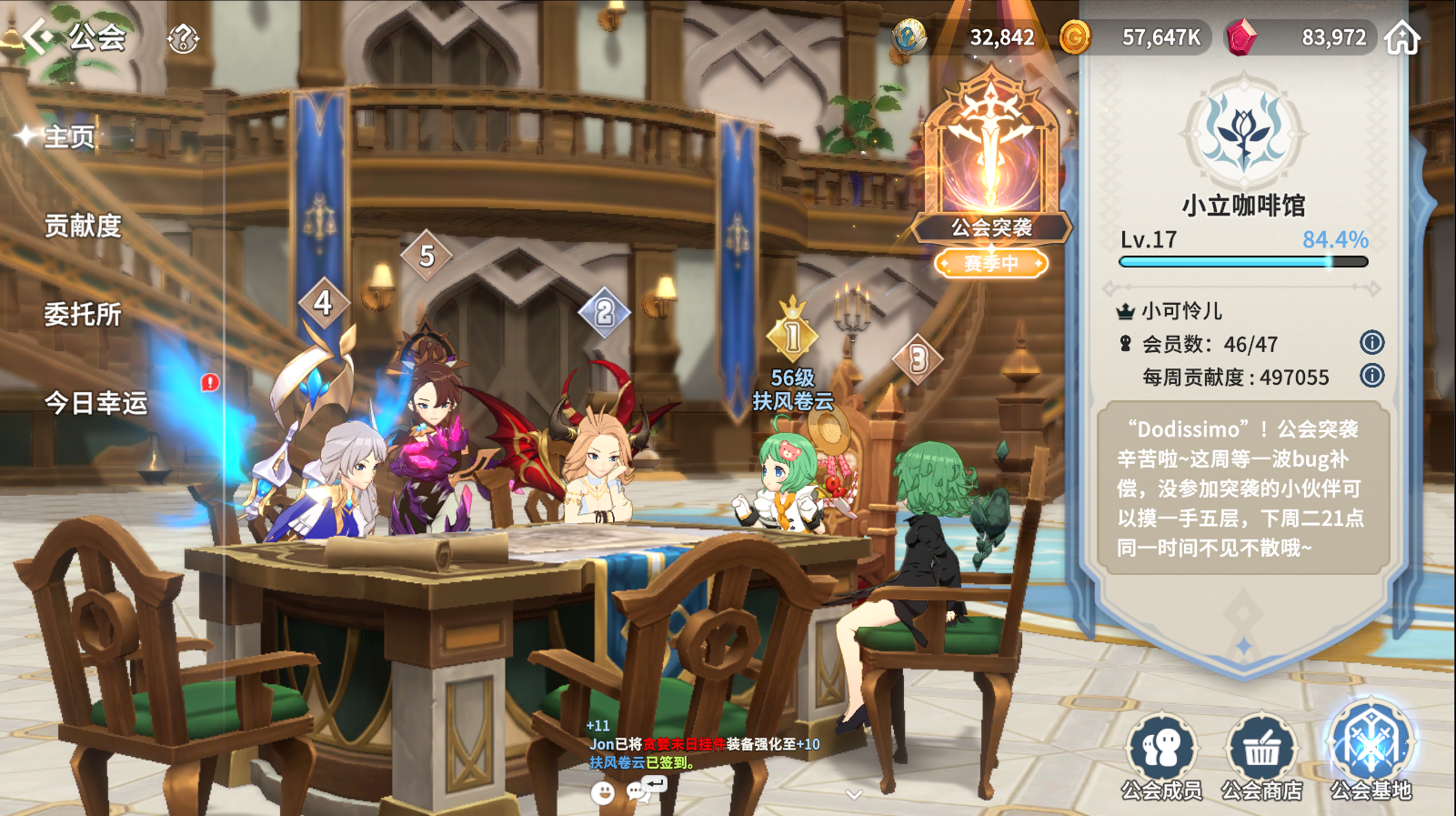Show info for 每周贡献度 weekly contribution
The image size is (1456, 816).
click(x=1371, y=376)
